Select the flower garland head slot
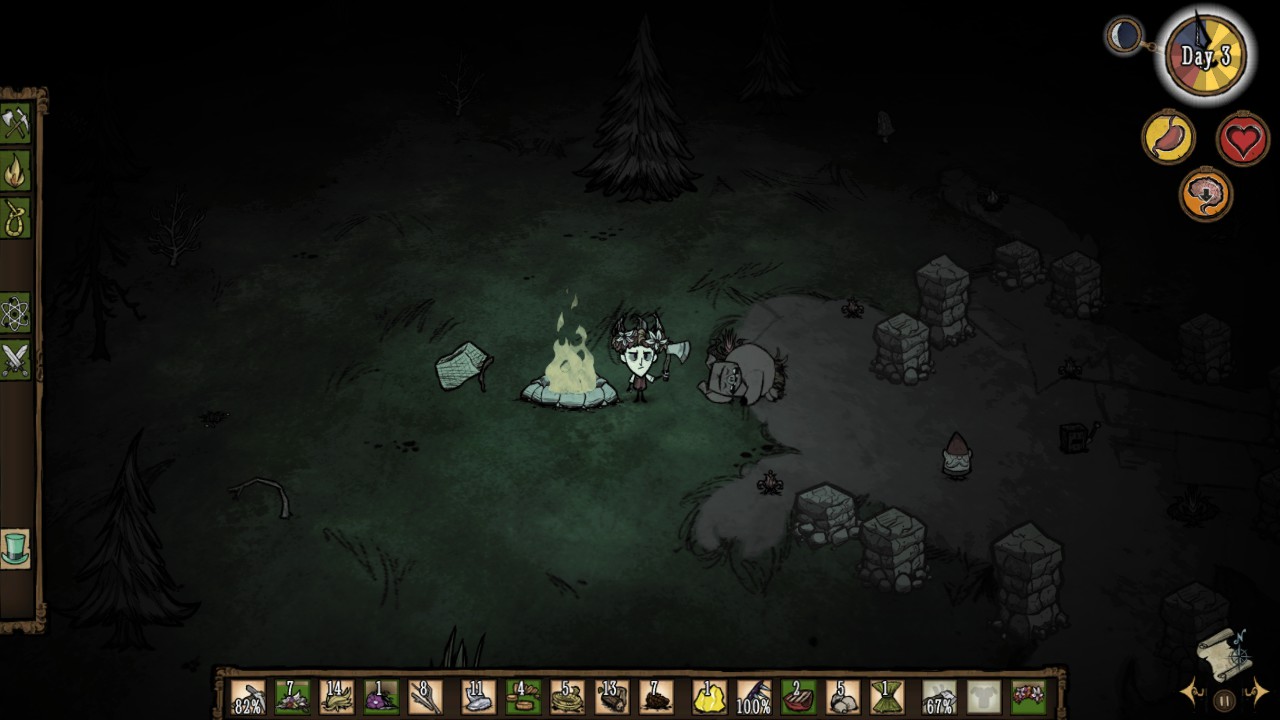1280x720 pixels. click(x=1028, y=696)
